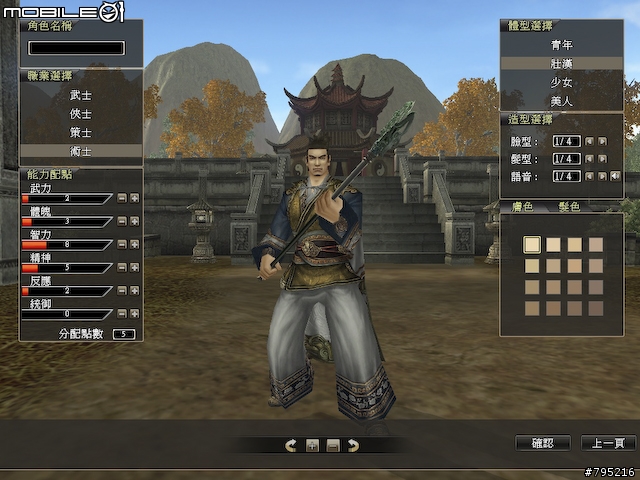Switch to the next 臉型 face option

(602, 141)
